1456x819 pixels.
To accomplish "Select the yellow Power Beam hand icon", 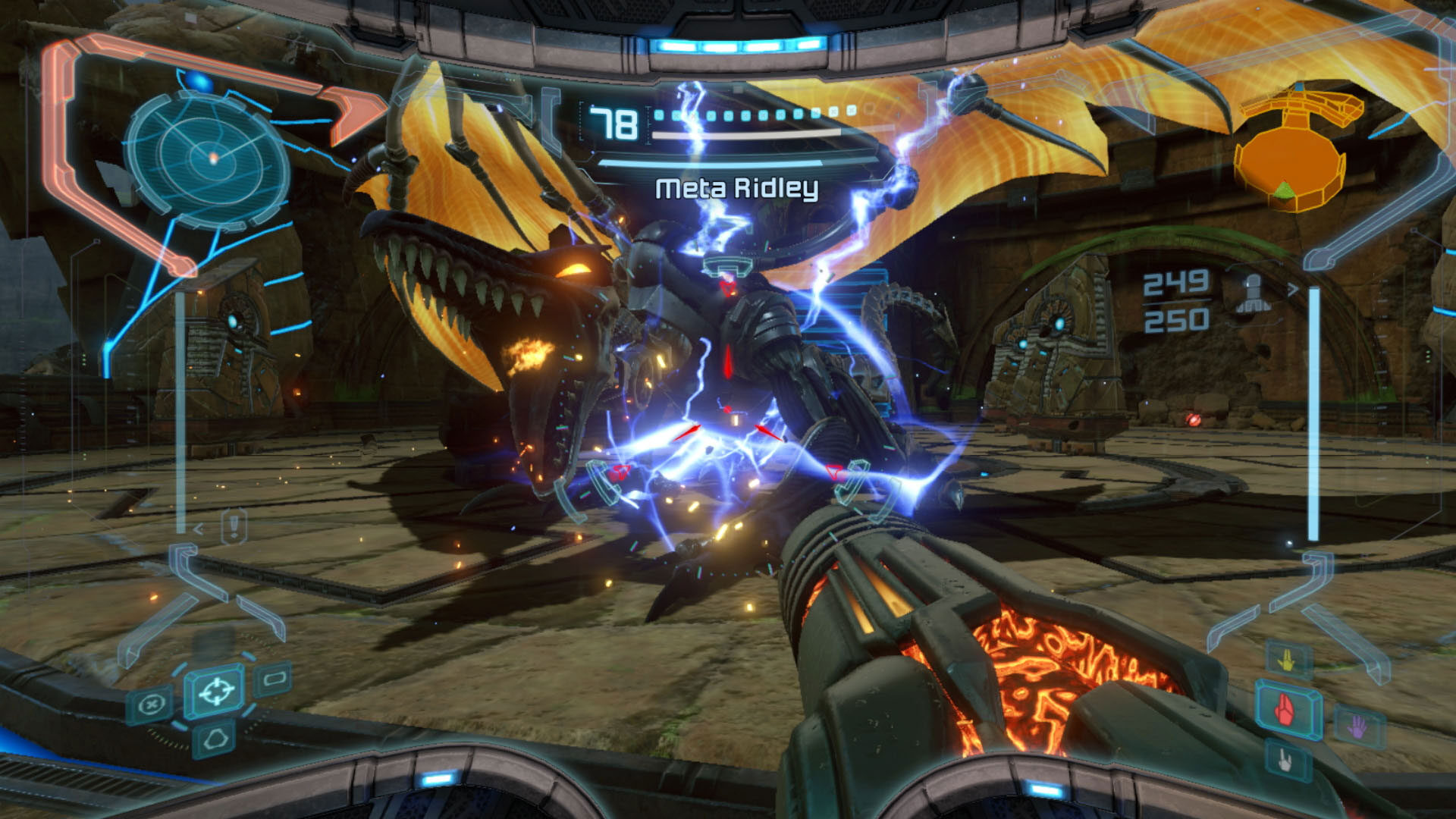I will pos(1285,661).
